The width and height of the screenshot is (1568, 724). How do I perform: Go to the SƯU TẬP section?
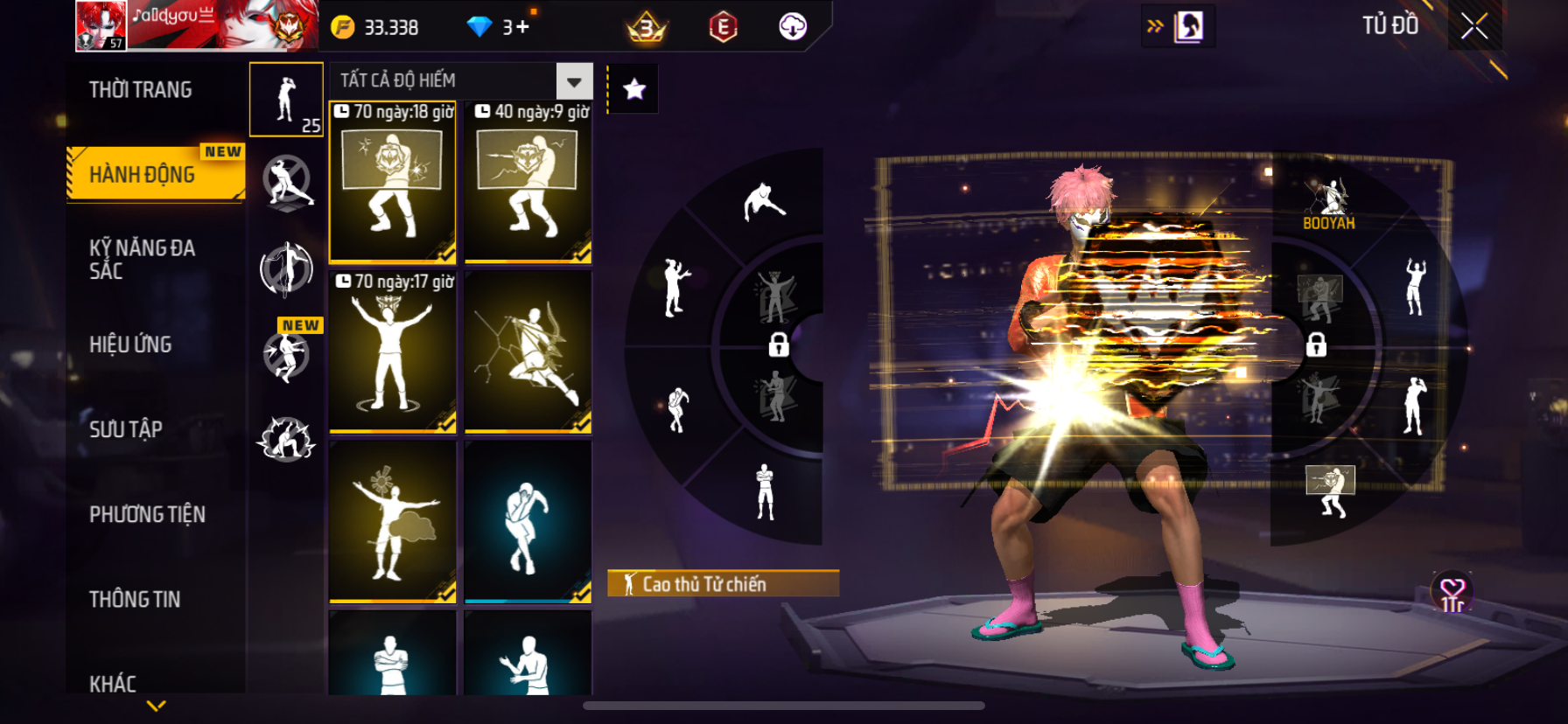point(126,429)
